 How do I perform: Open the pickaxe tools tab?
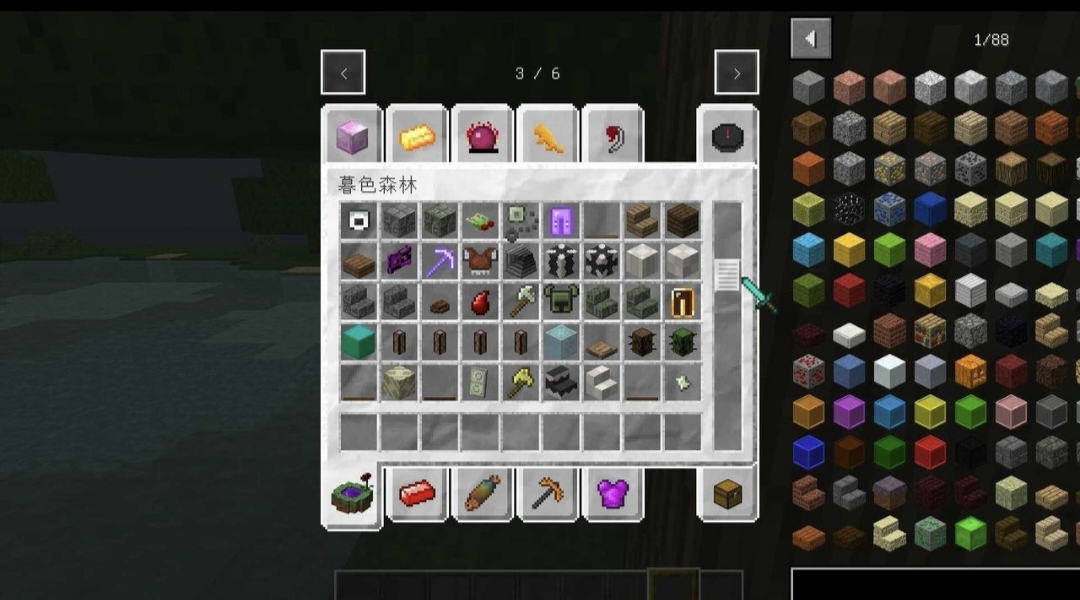[547, 494]
